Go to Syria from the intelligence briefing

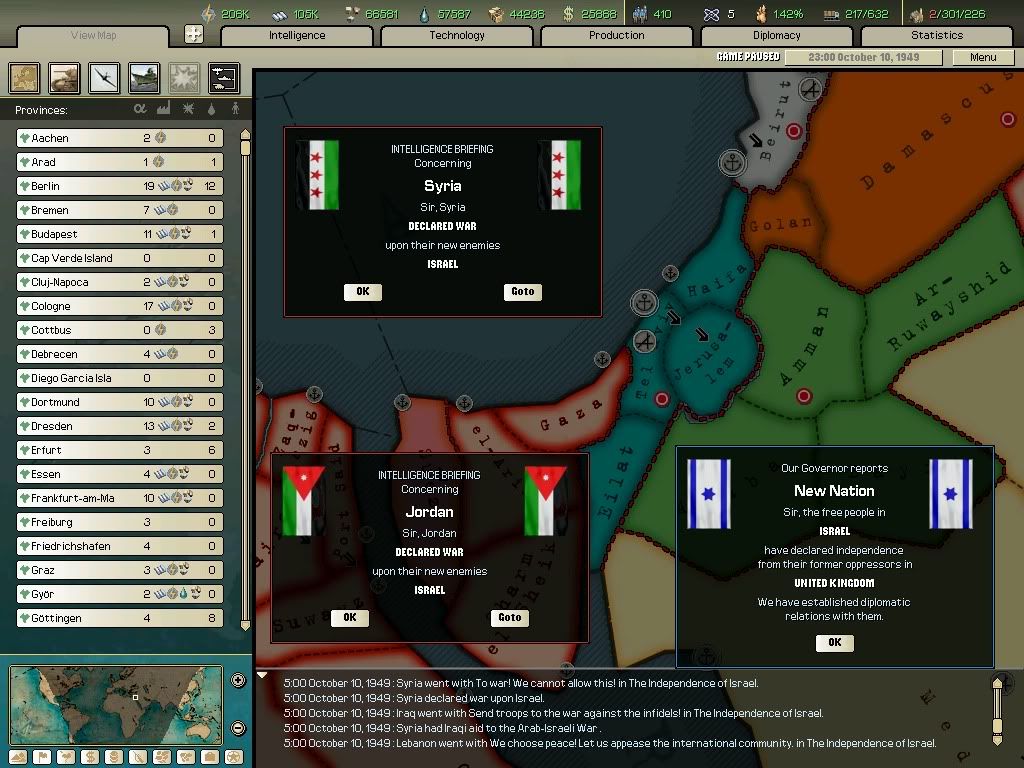[523, 292]
